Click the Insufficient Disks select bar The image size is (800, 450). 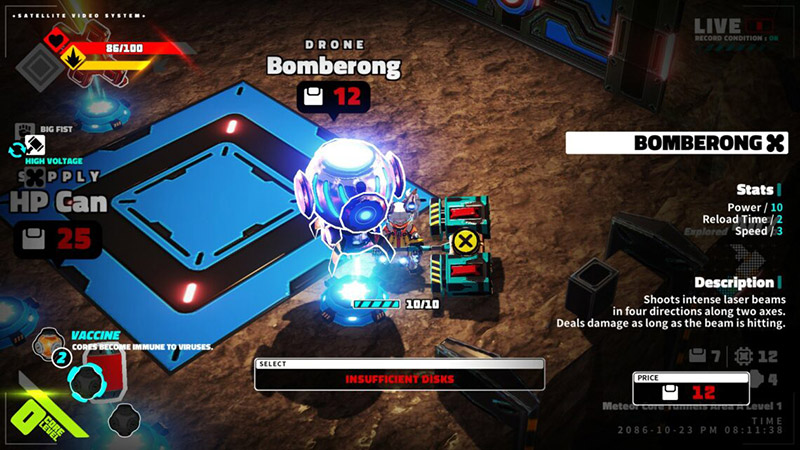(399, 379)
